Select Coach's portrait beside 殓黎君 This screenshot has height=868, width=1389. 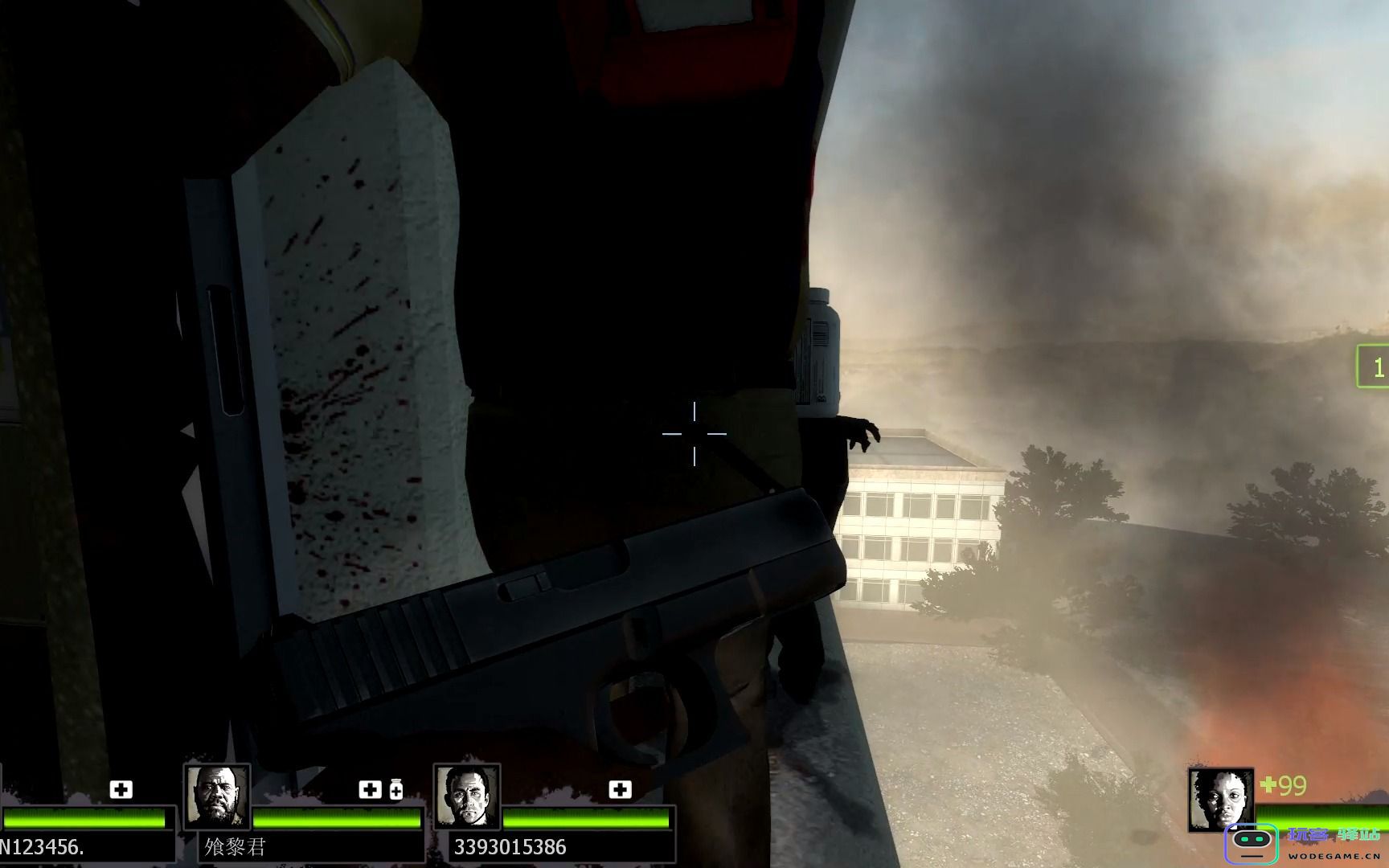coord(217,796)
